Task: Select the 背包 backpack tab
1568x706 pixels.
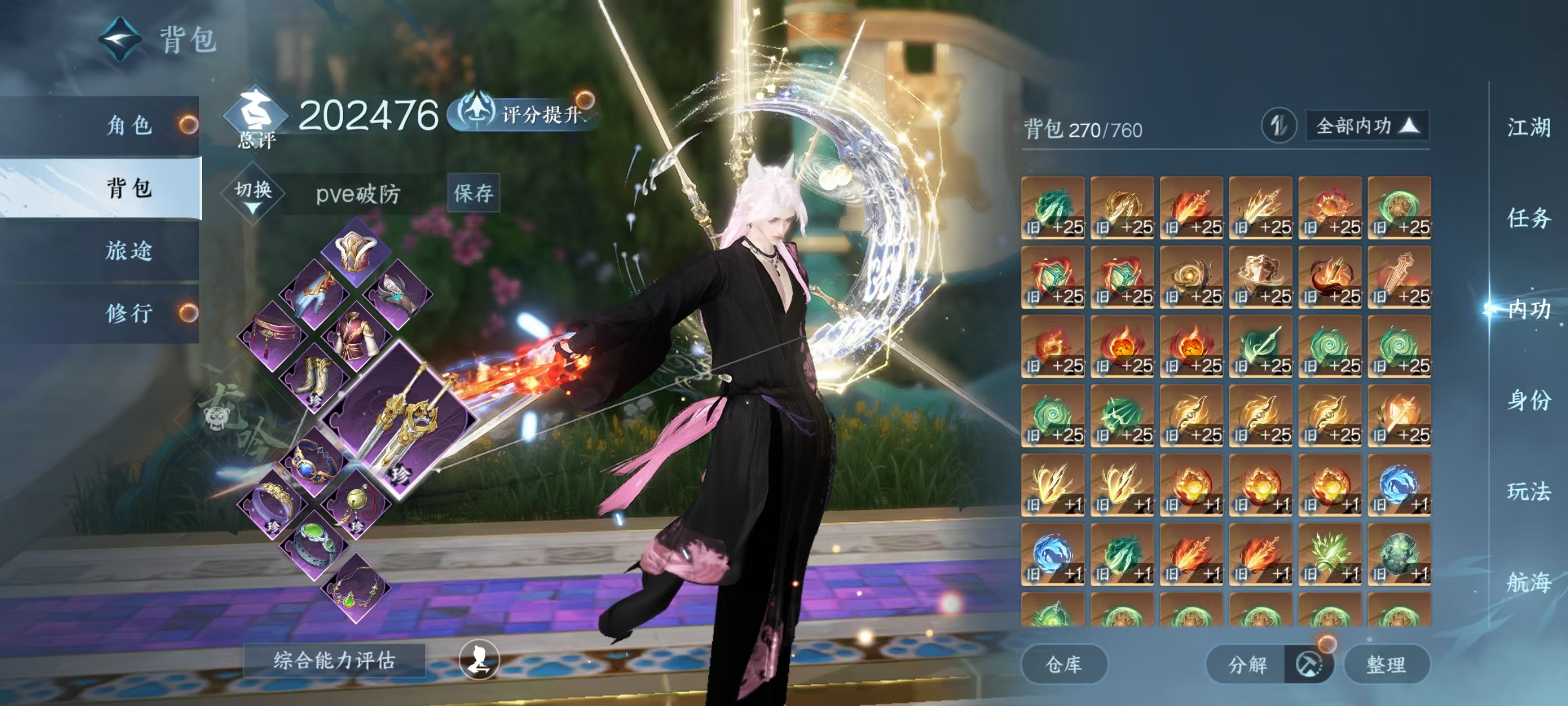Action: [129, 188]
